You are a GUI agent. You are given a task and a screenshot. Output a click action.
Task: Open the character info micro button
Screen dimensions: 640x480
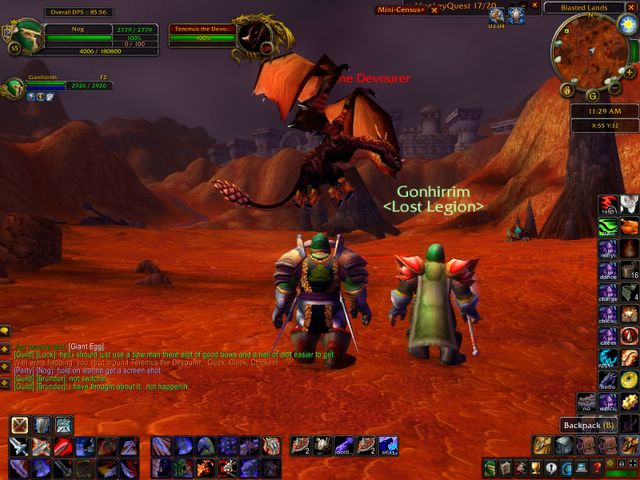coord(490,466)
